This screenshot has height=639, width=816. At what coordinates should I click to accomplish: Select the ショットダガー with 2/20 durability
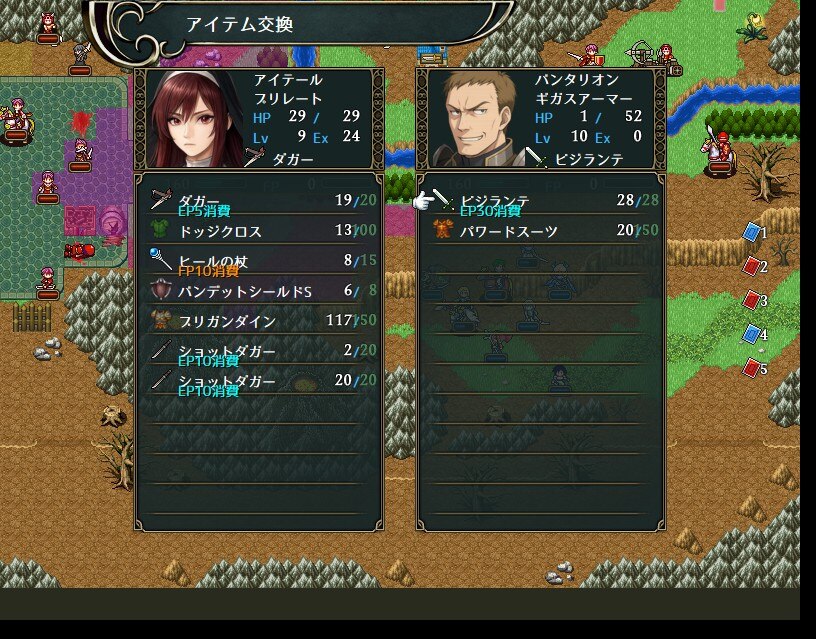[258, 352]
